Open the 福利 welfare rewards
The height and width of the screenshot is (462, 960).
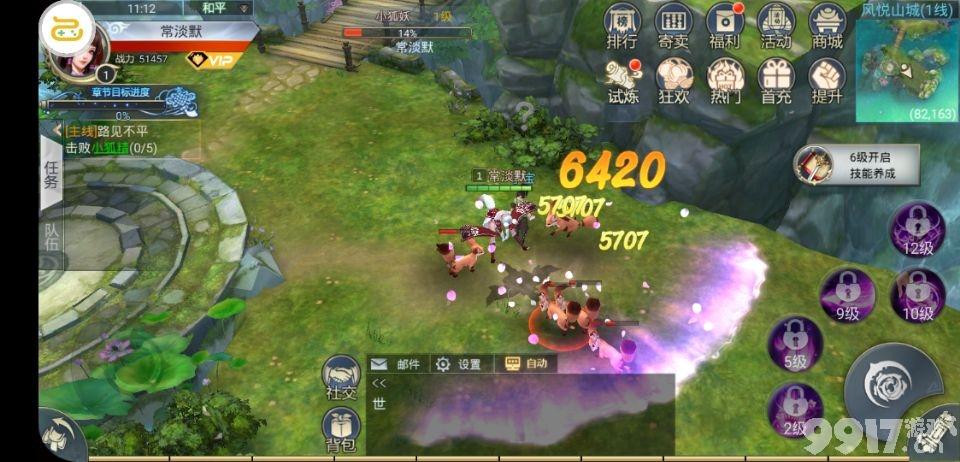coord(724,25)
